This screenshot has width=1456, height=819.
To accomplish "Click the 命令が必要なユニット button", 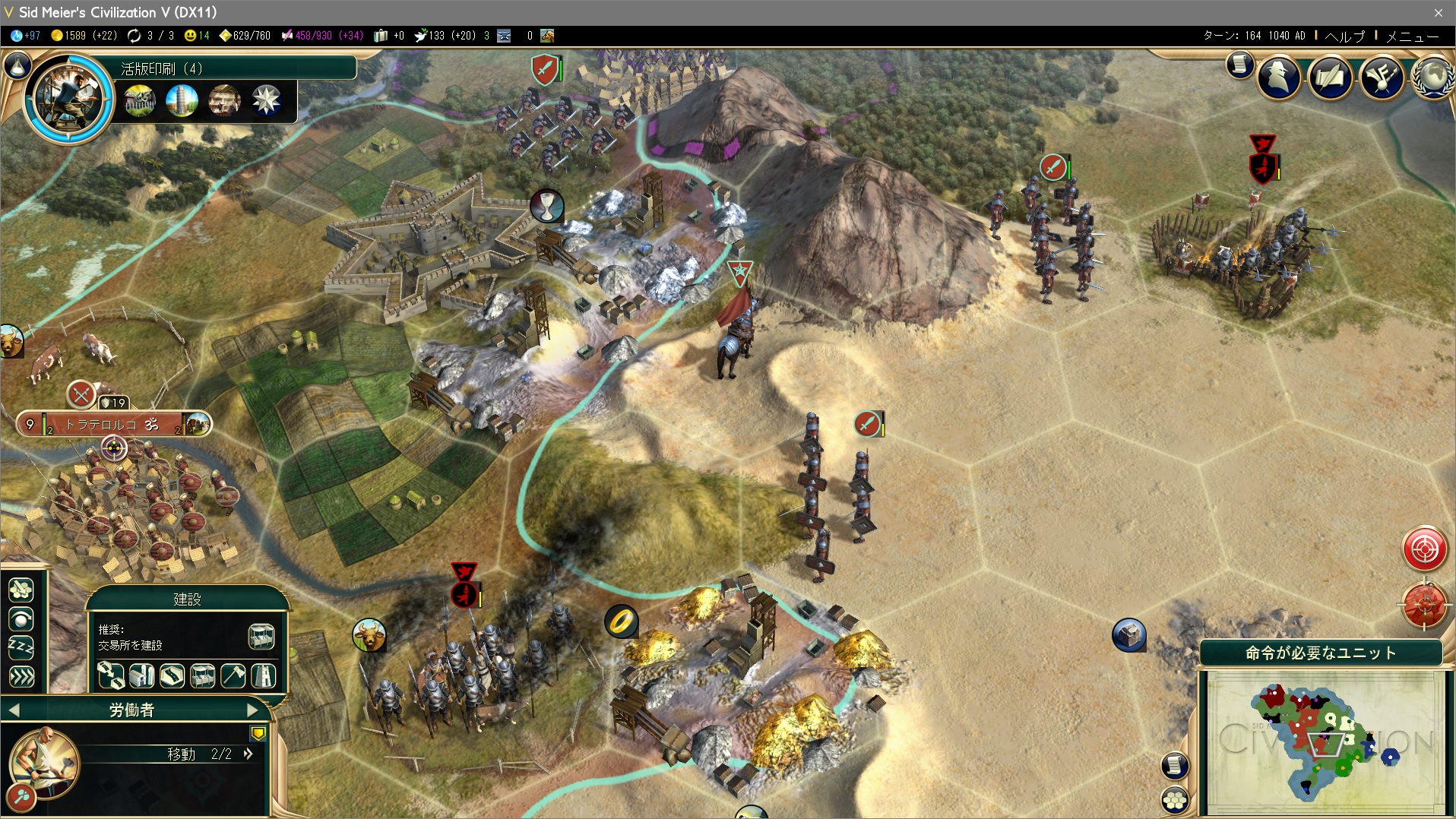I will (x=1321, y=653).
